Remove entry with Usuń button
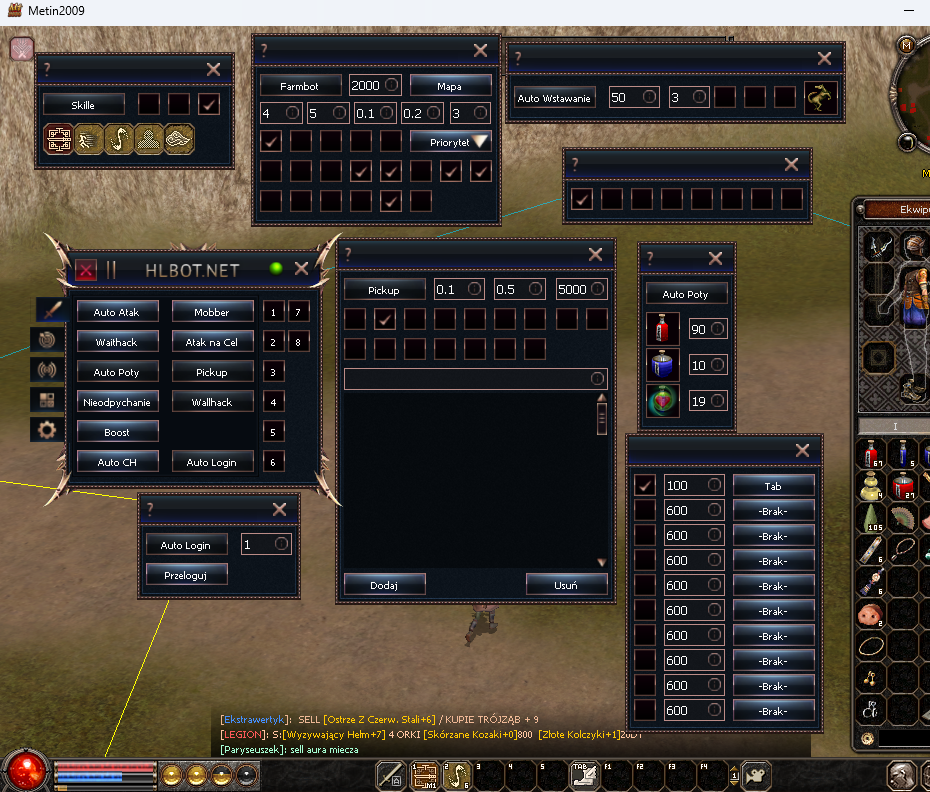Image resolution: width=930 pixels, height=792 pixels. tap(567, 585)
